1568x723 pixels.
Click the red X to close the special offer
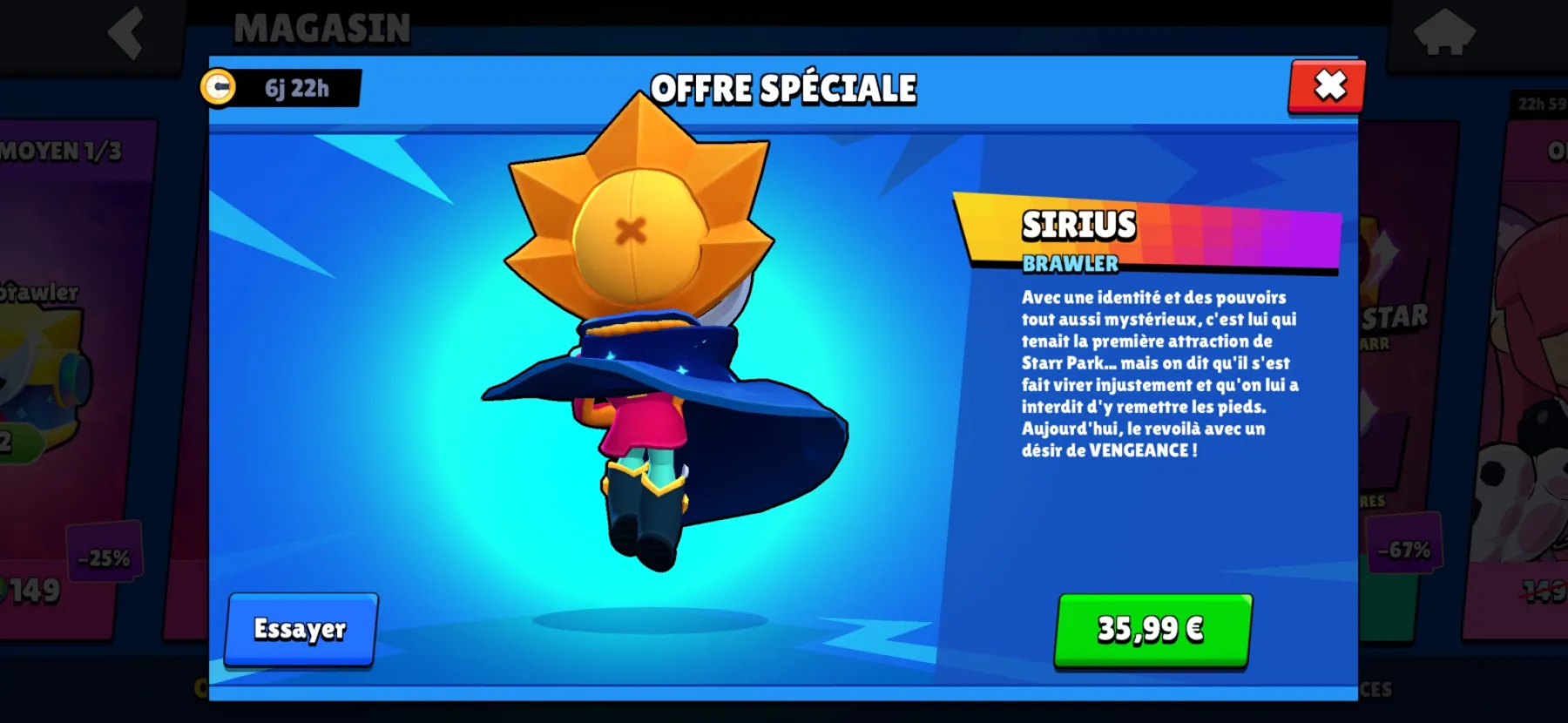(x=1328, y=87)
